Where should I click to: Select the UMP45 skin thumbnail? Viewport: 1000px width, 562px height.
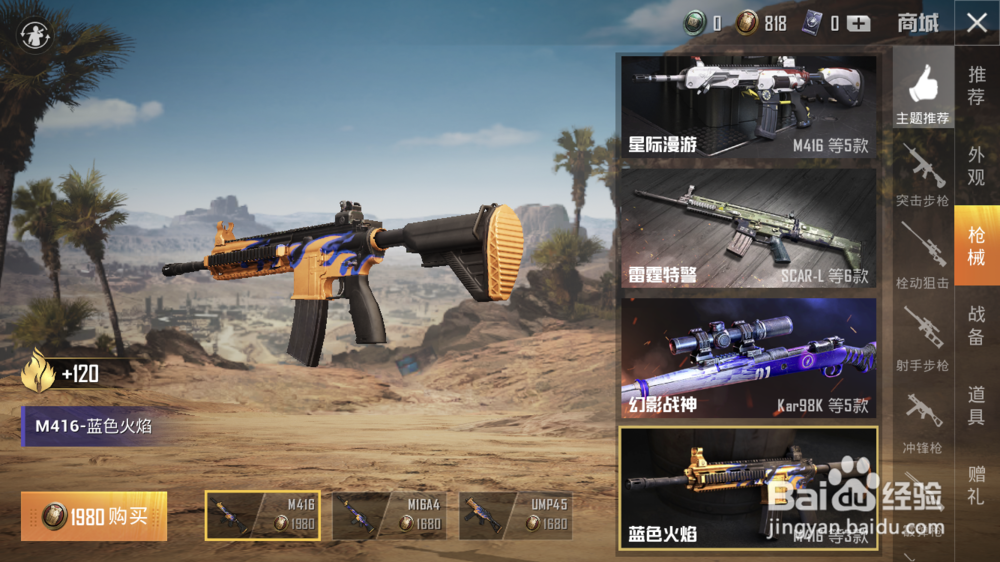point(516,515)
